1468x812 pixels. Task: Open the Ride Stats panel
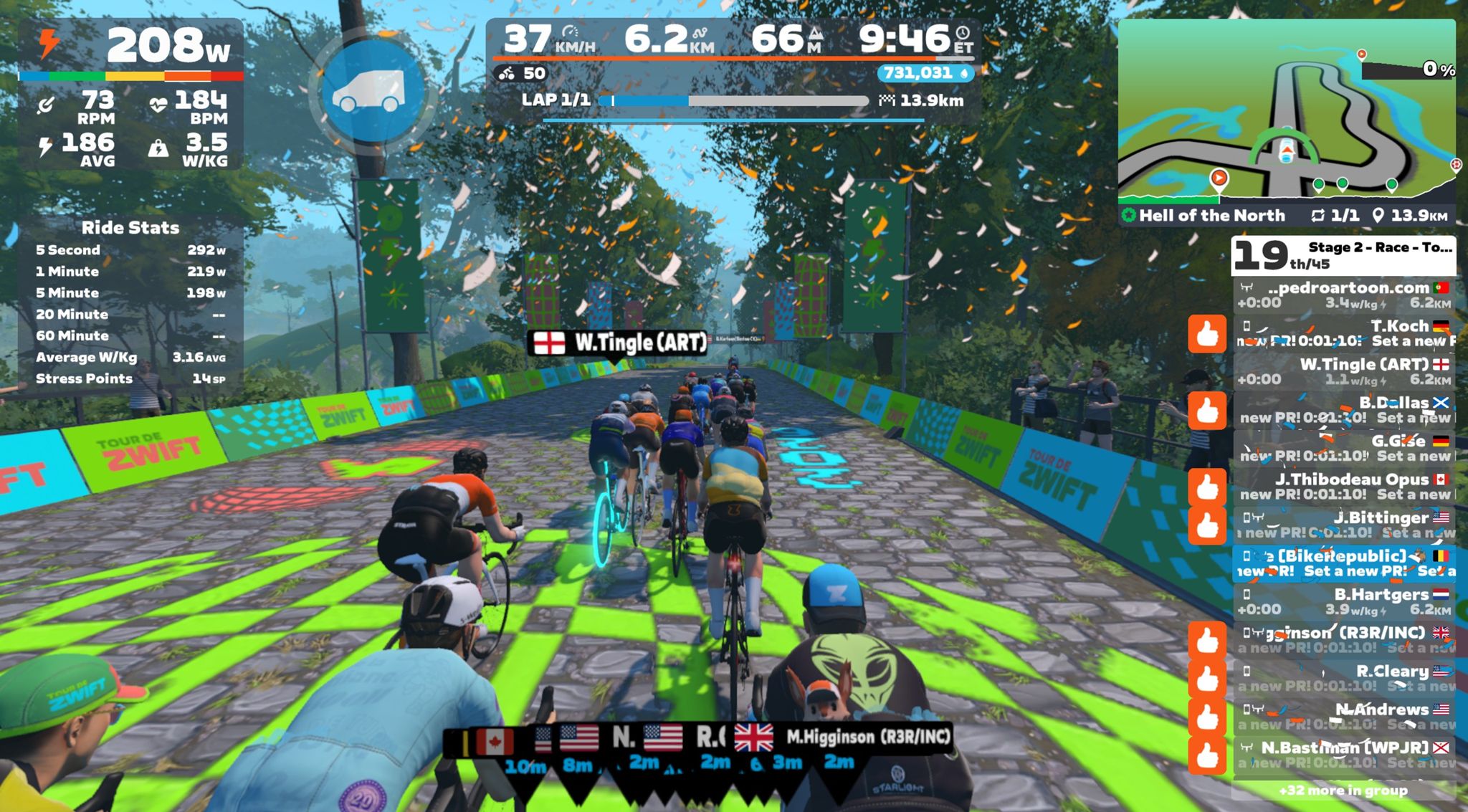pos(130,228)
